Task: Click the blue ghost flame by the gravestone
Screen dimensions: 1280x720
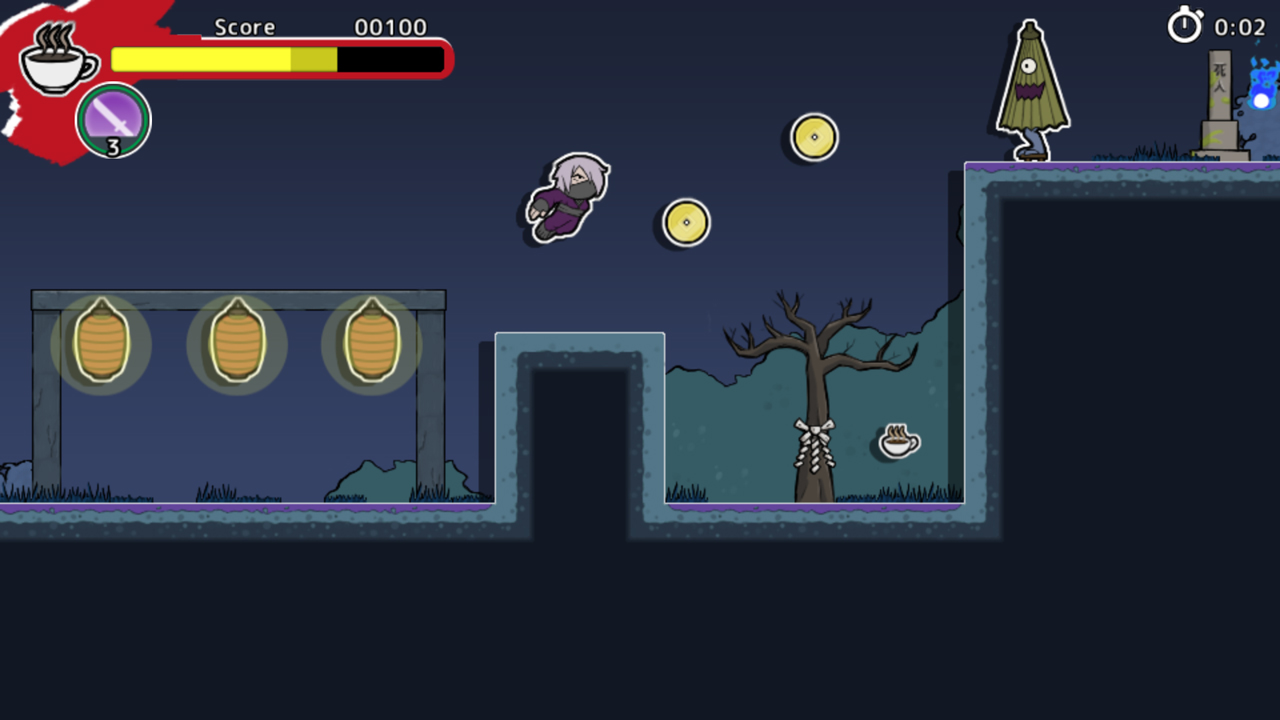Action: point(1262,100)
